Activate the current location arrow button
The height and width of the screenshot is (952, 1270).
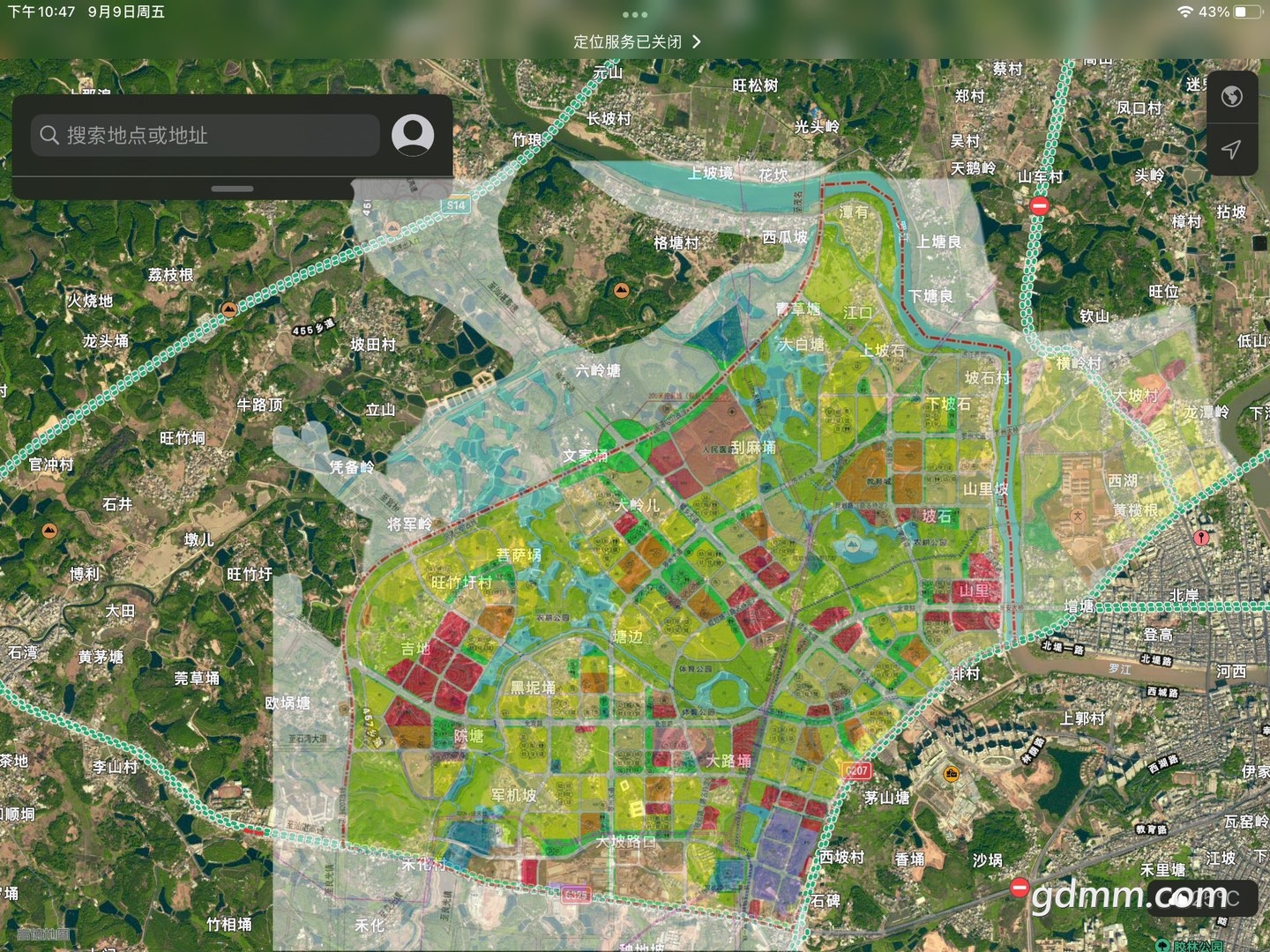point(1231,149)
